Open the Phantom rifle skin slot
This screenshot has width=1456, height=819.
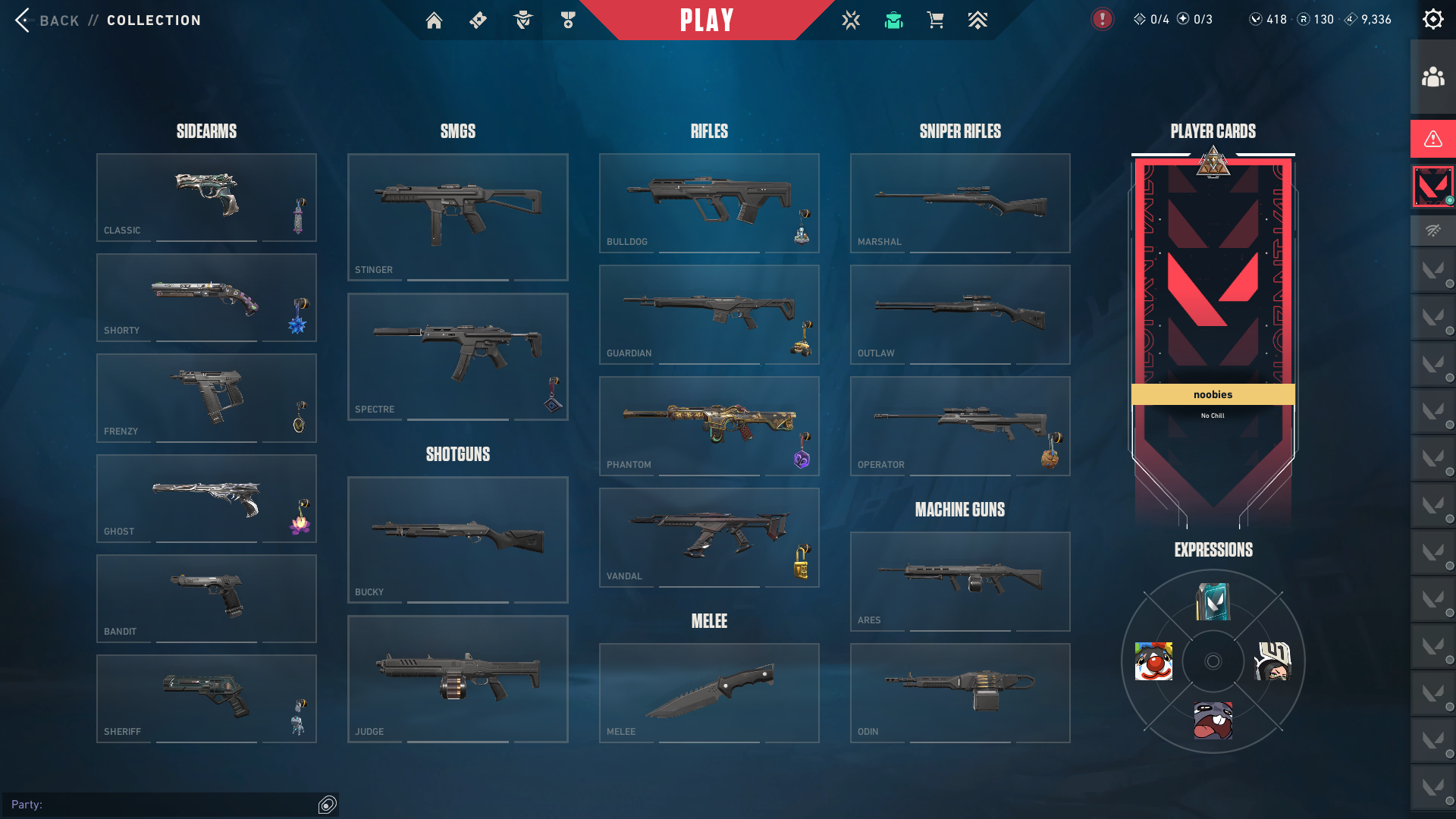(x=709, y=425)
